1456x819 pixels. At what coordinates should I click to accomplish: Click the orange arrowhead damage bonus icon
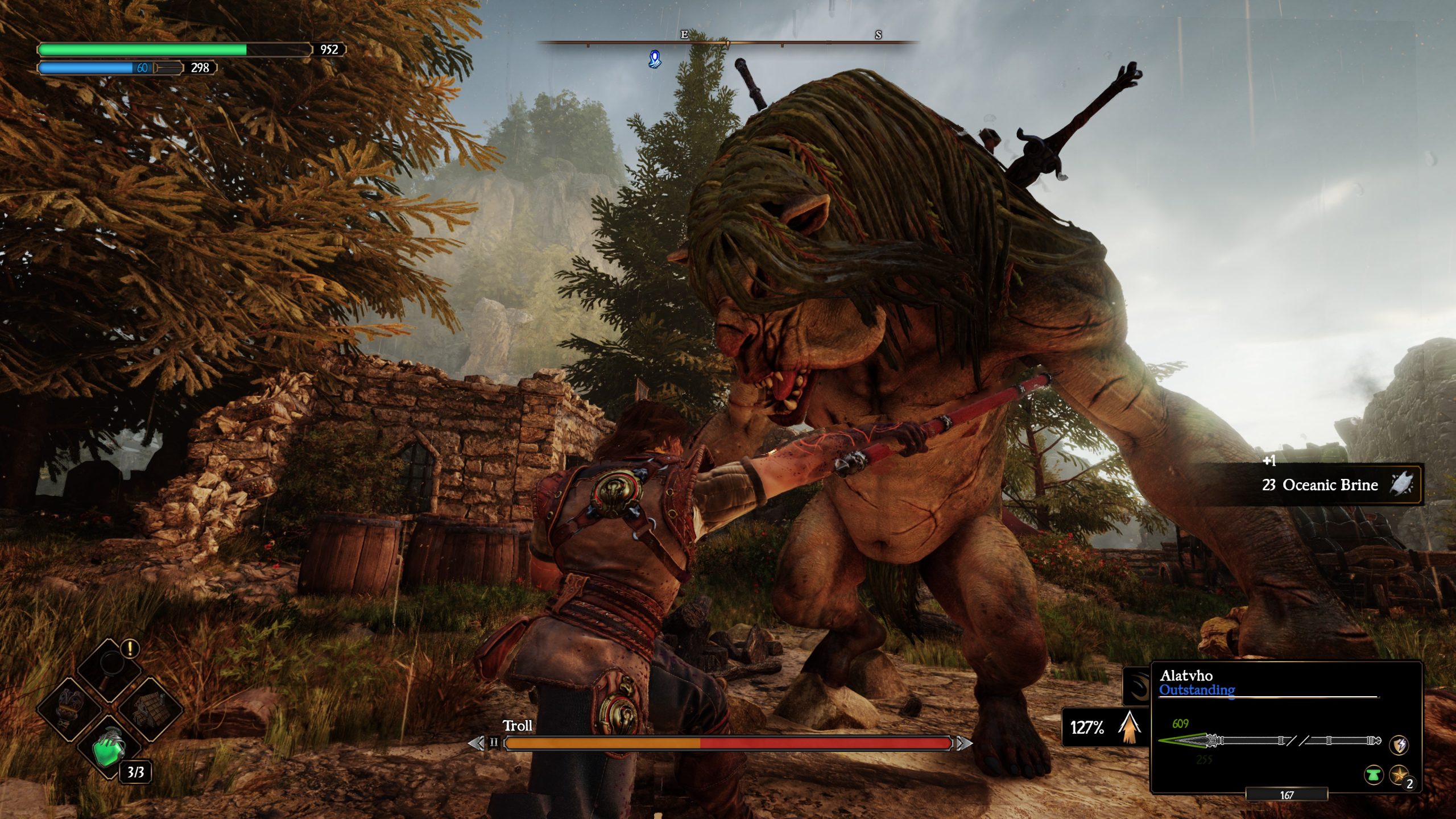point(1130,728)
